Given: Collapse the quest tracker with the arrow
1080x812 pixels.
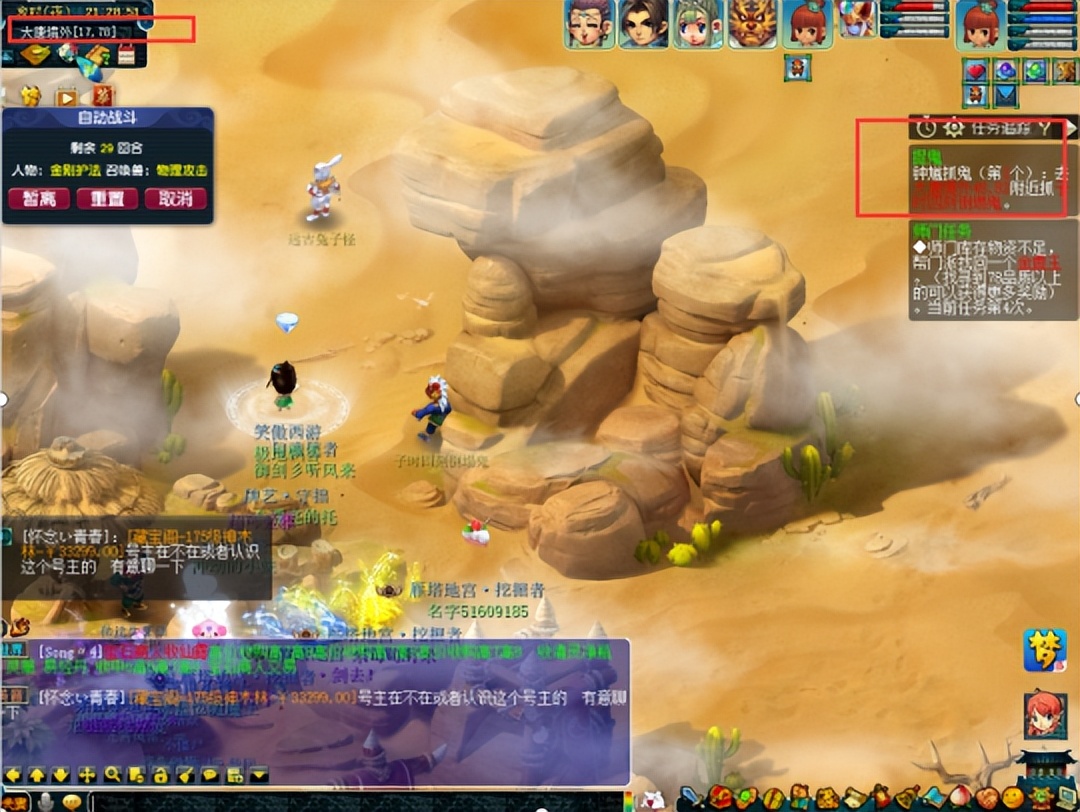Looking at the screenshot, I should coord(1071,127).
